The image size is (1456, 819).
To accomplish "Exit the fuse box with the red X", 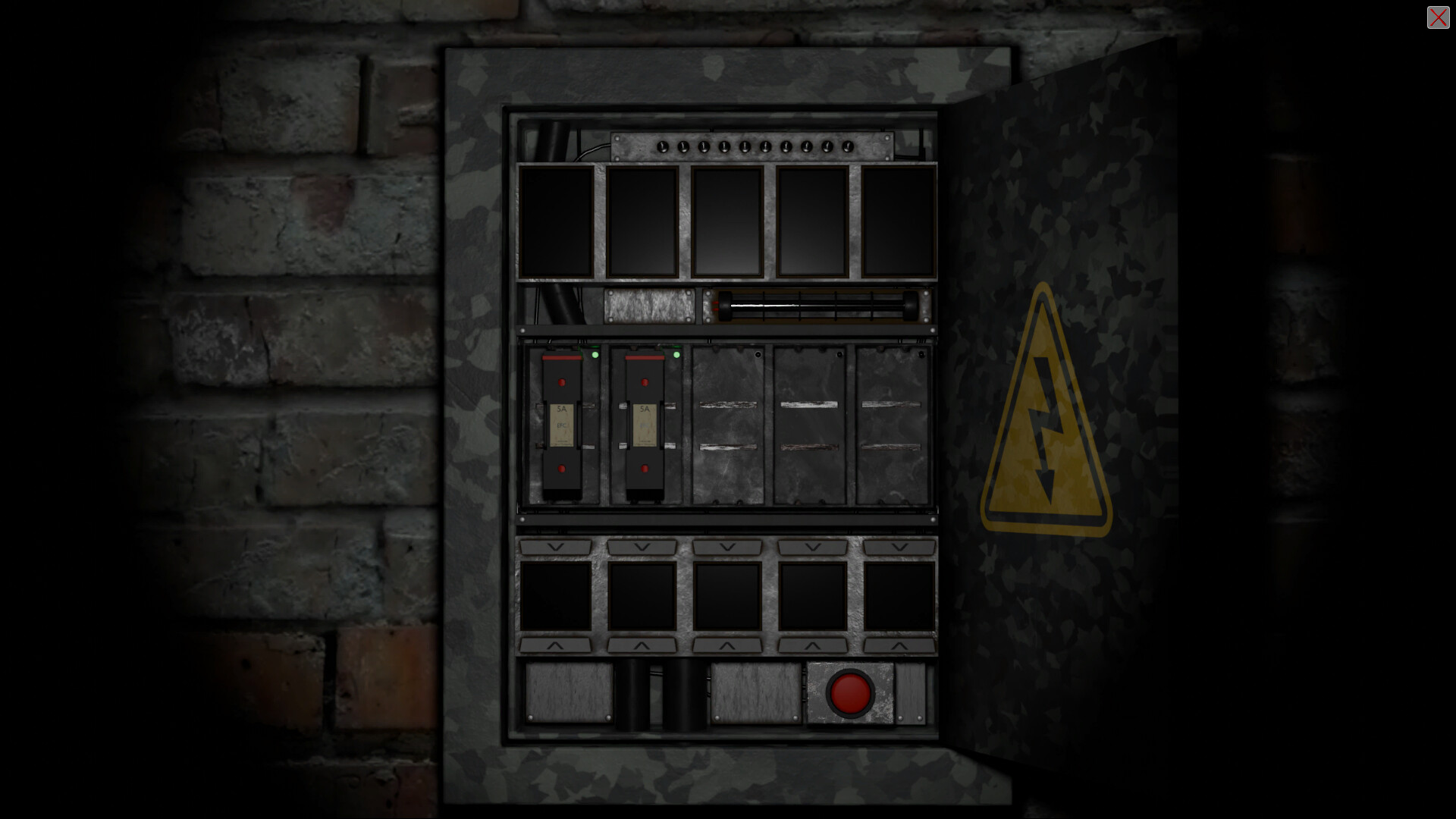I will [x=1438, y=17].
